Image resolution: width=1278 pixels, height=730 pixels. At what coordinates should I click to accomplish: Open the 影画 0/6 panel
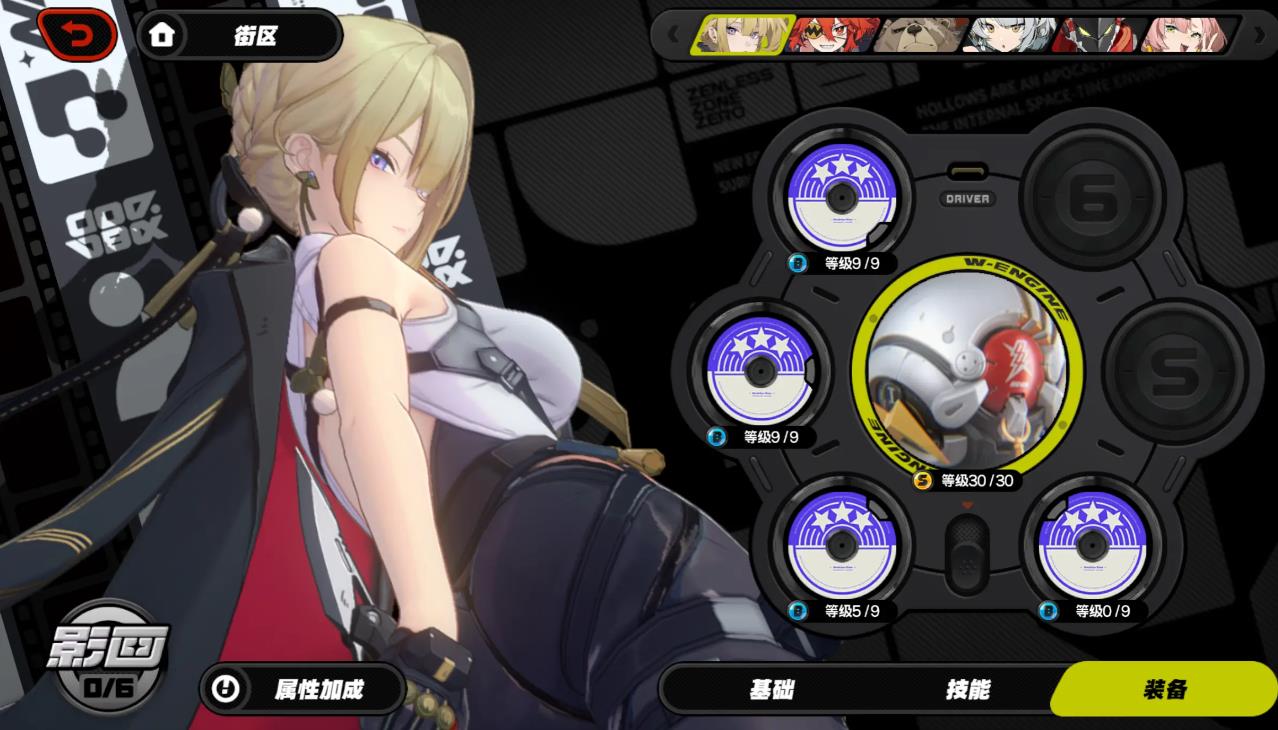point(110,656)
